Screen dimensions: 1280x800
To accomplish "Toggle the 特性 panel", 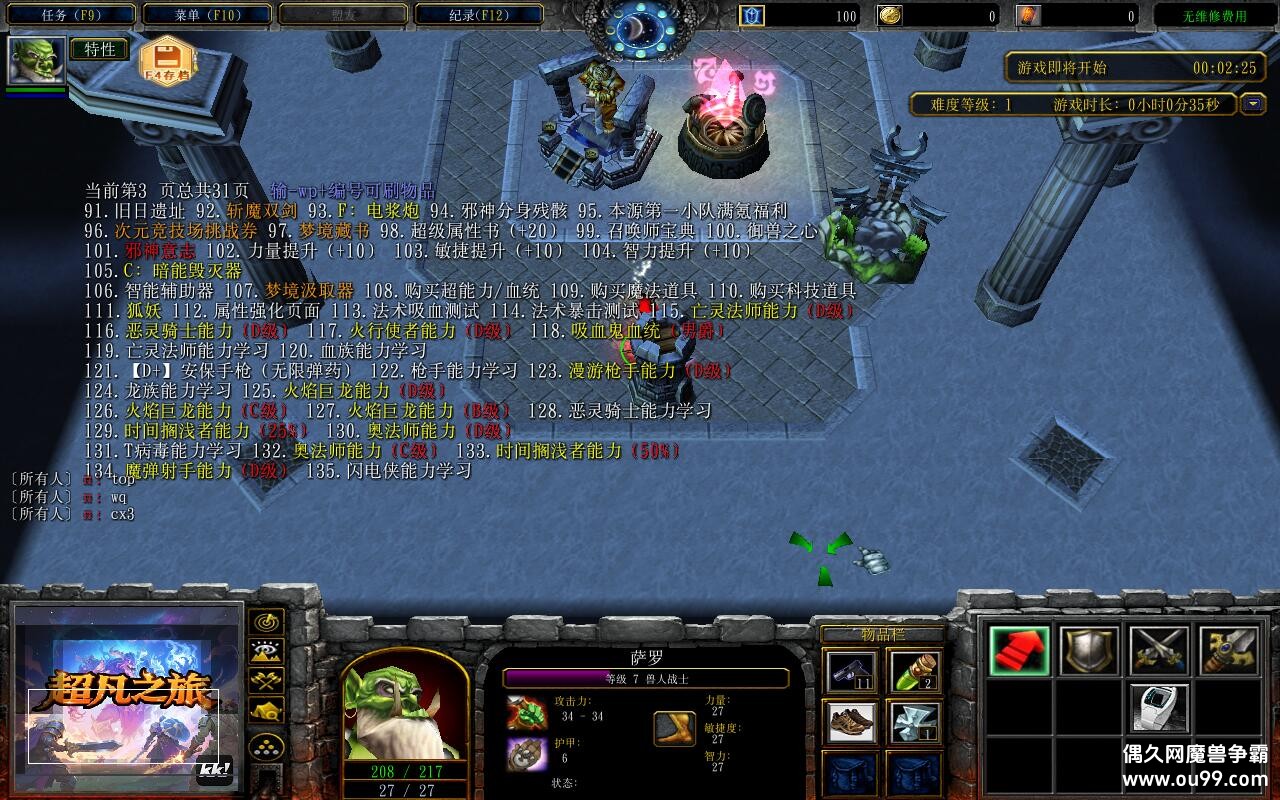I will point(100,47).
